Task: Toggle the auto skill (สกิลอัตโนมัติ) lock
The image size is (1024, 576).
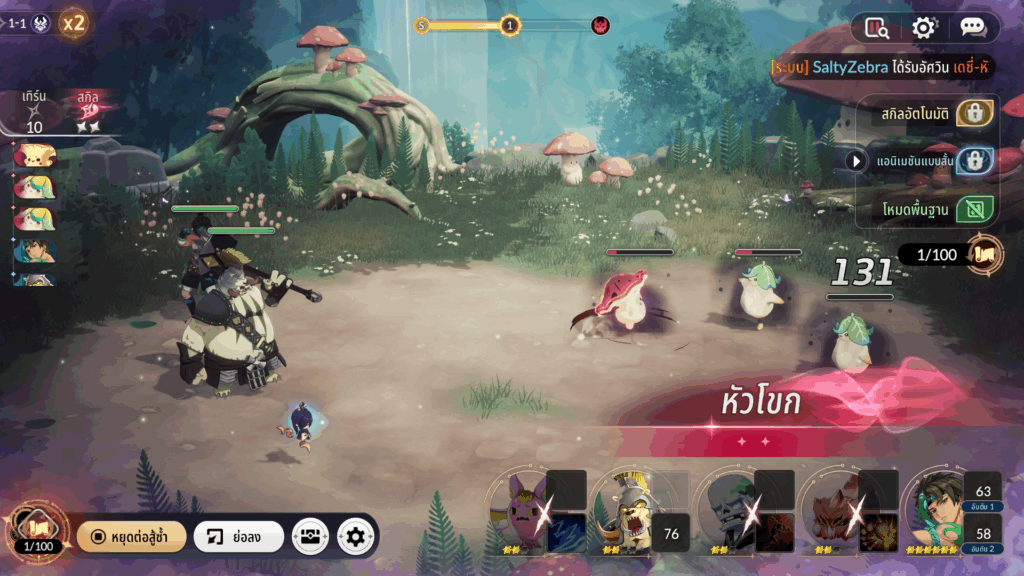Action: (974, 113)
